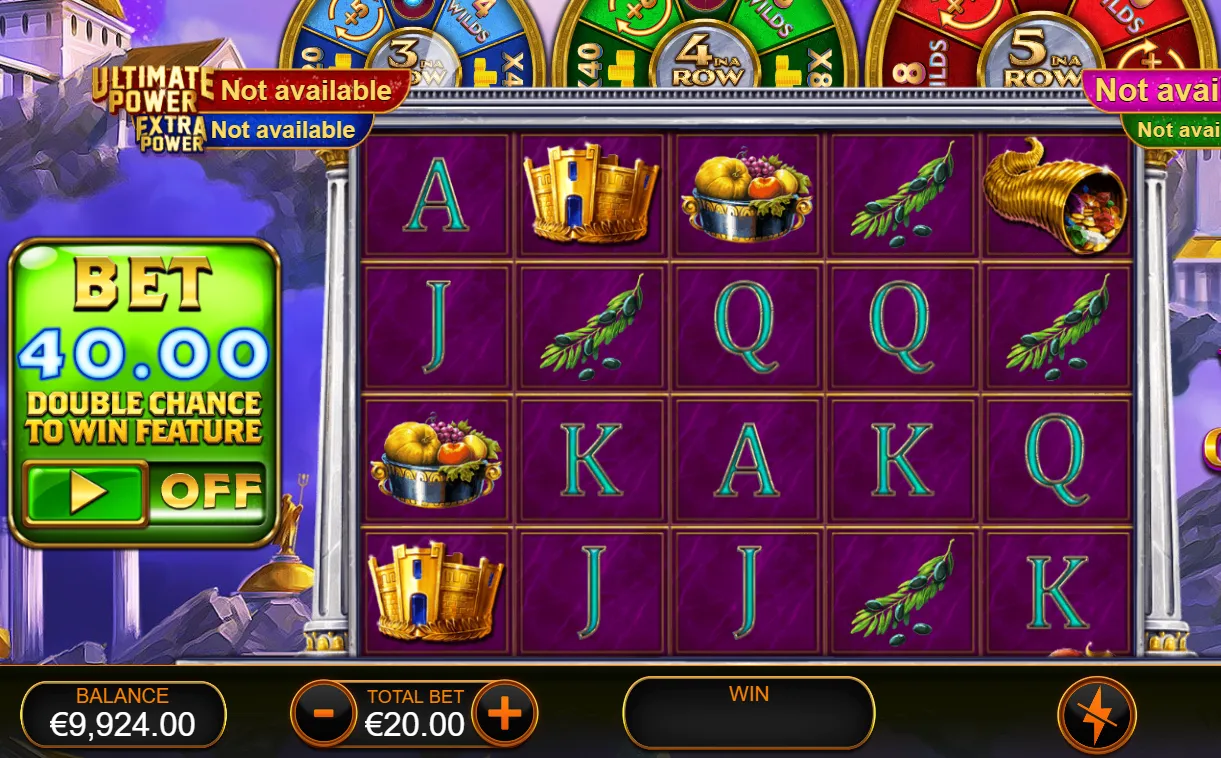
Task: Decrease total bet with the minus button
Action: point(323,714)
